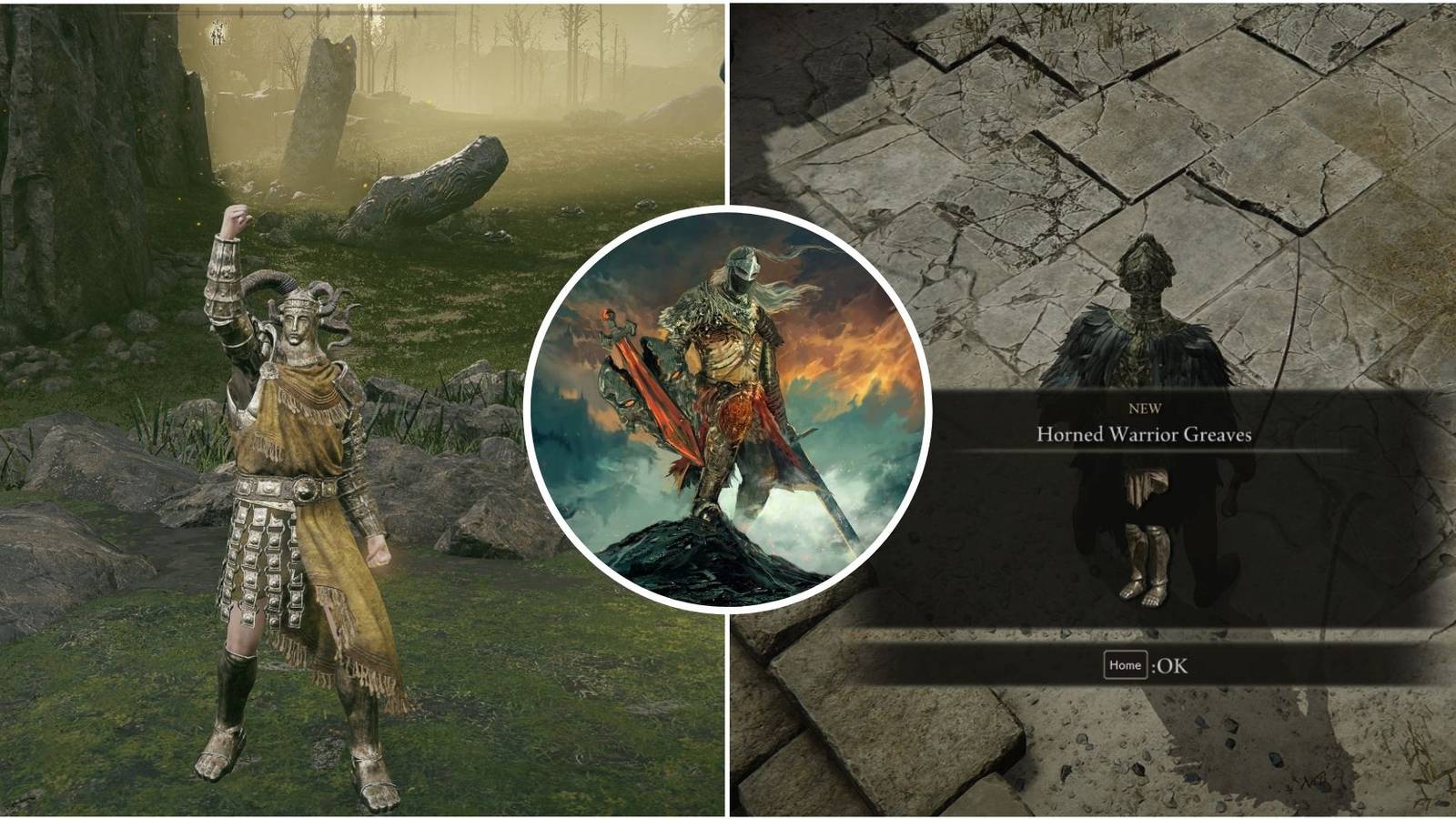Screen dimensions: 1456x819
Task: Click the tick mark right of the compass diamond
Action: tap(328, 12)
